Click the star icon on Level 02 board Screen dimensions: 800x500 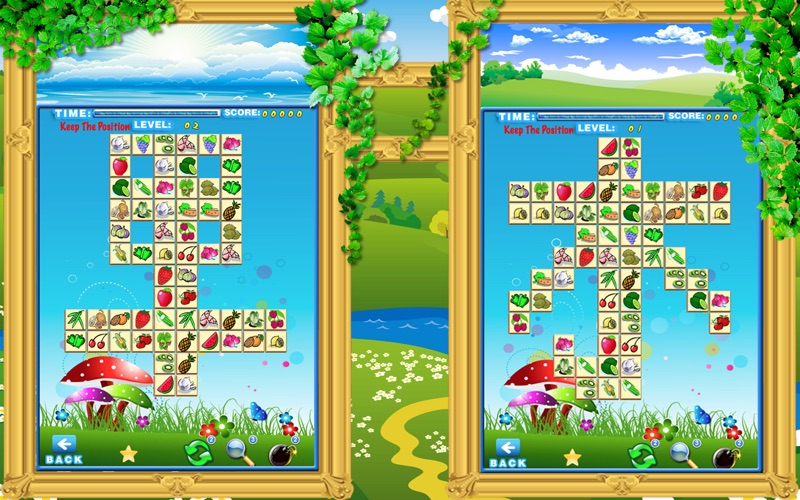(129, 453)
